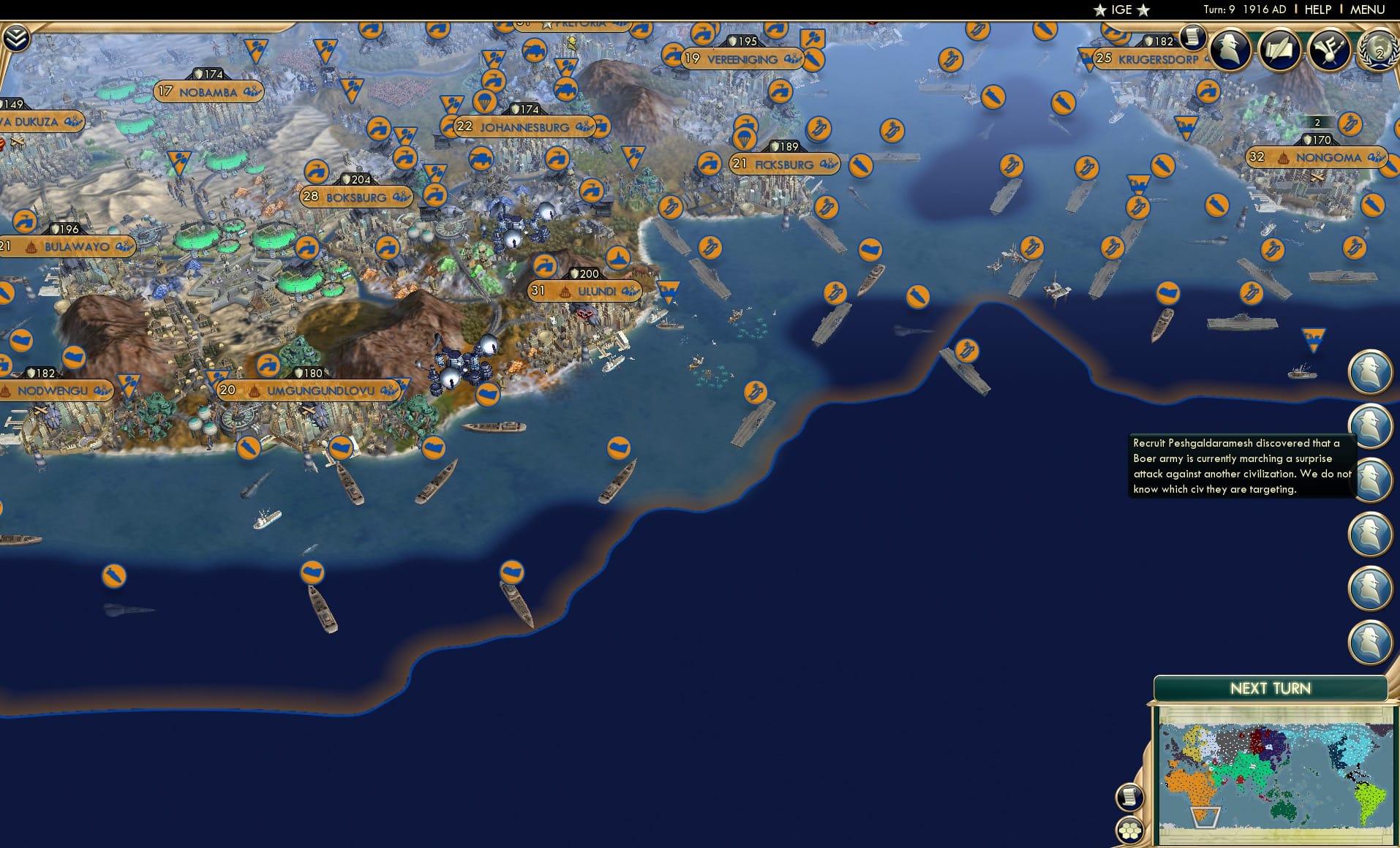Open the World Congress laurel icon
The height and width of the screenshot is (848, 1400).
coord(1378,51)
